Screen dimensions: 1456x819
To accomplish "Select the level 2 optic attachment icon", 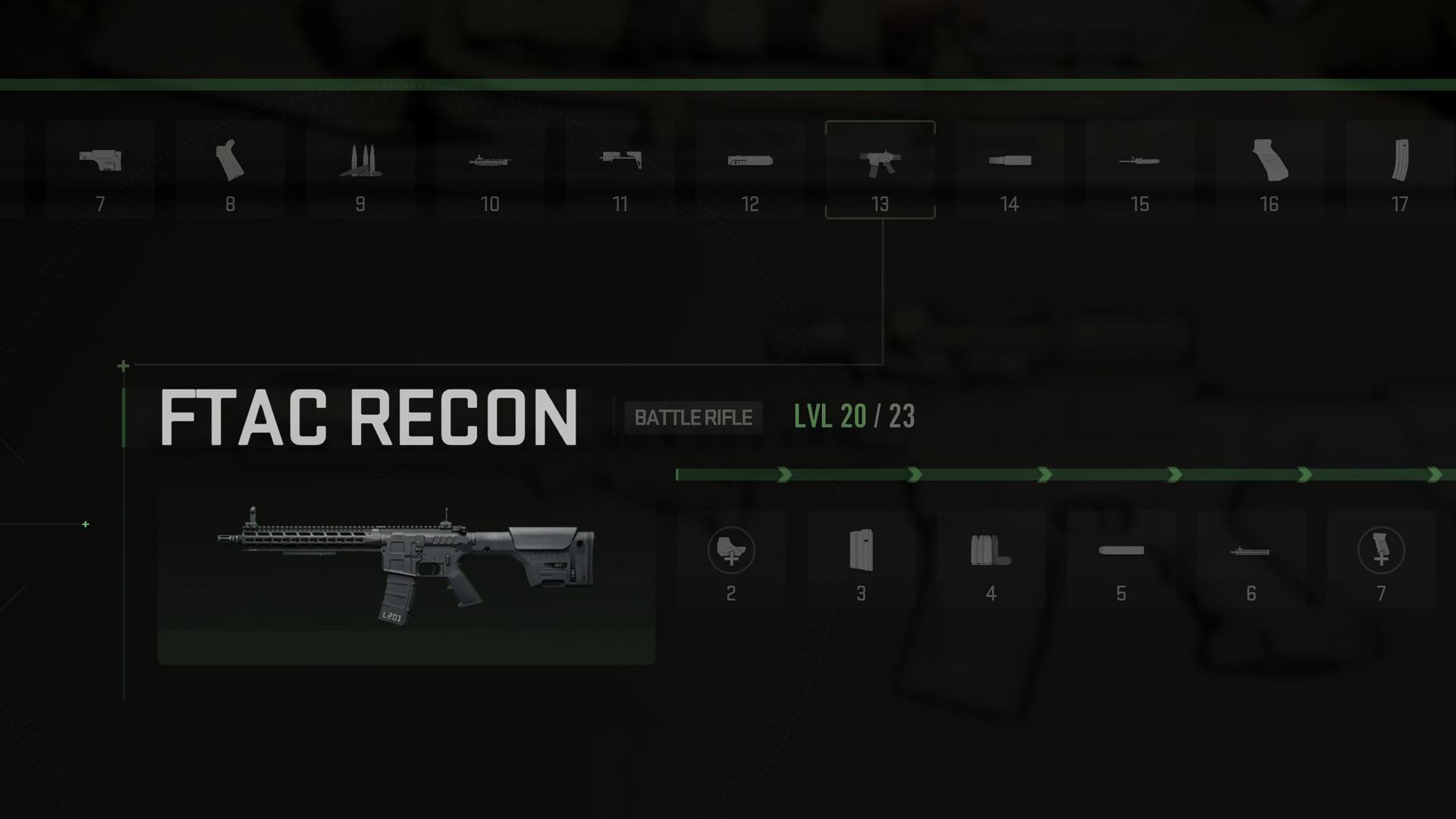I will [730, 552].
